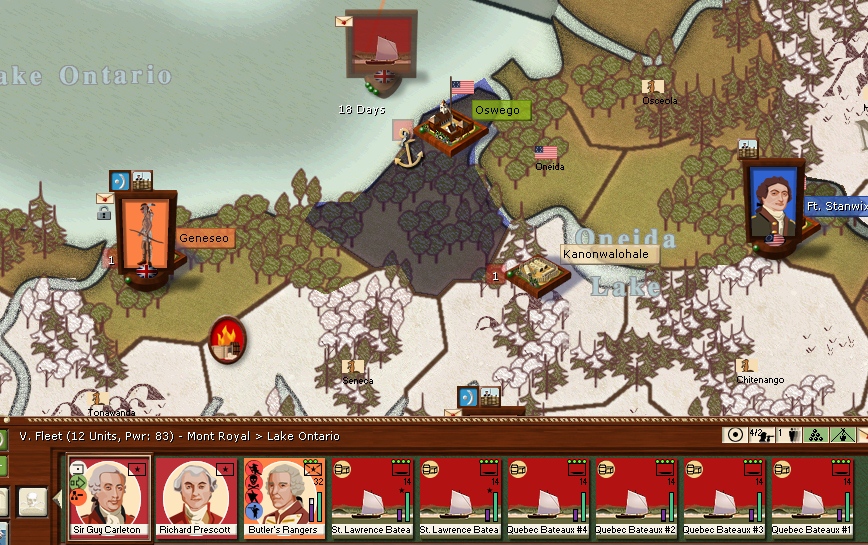This screenshot has height=545, width=868.
Task: Select the Sir Guy Carleton leader card
Action: pos(109,498)
